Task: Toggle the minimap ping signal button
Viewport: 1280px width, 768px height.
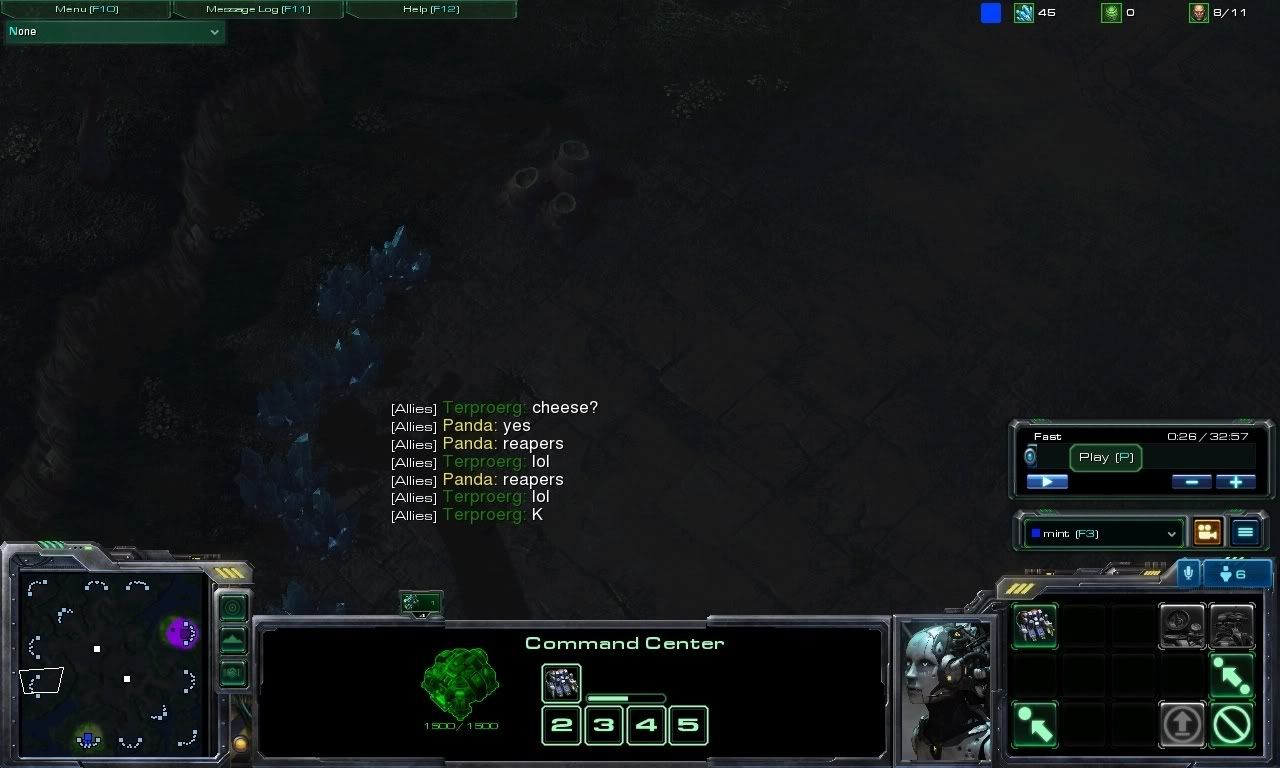Action: (233, 607)
